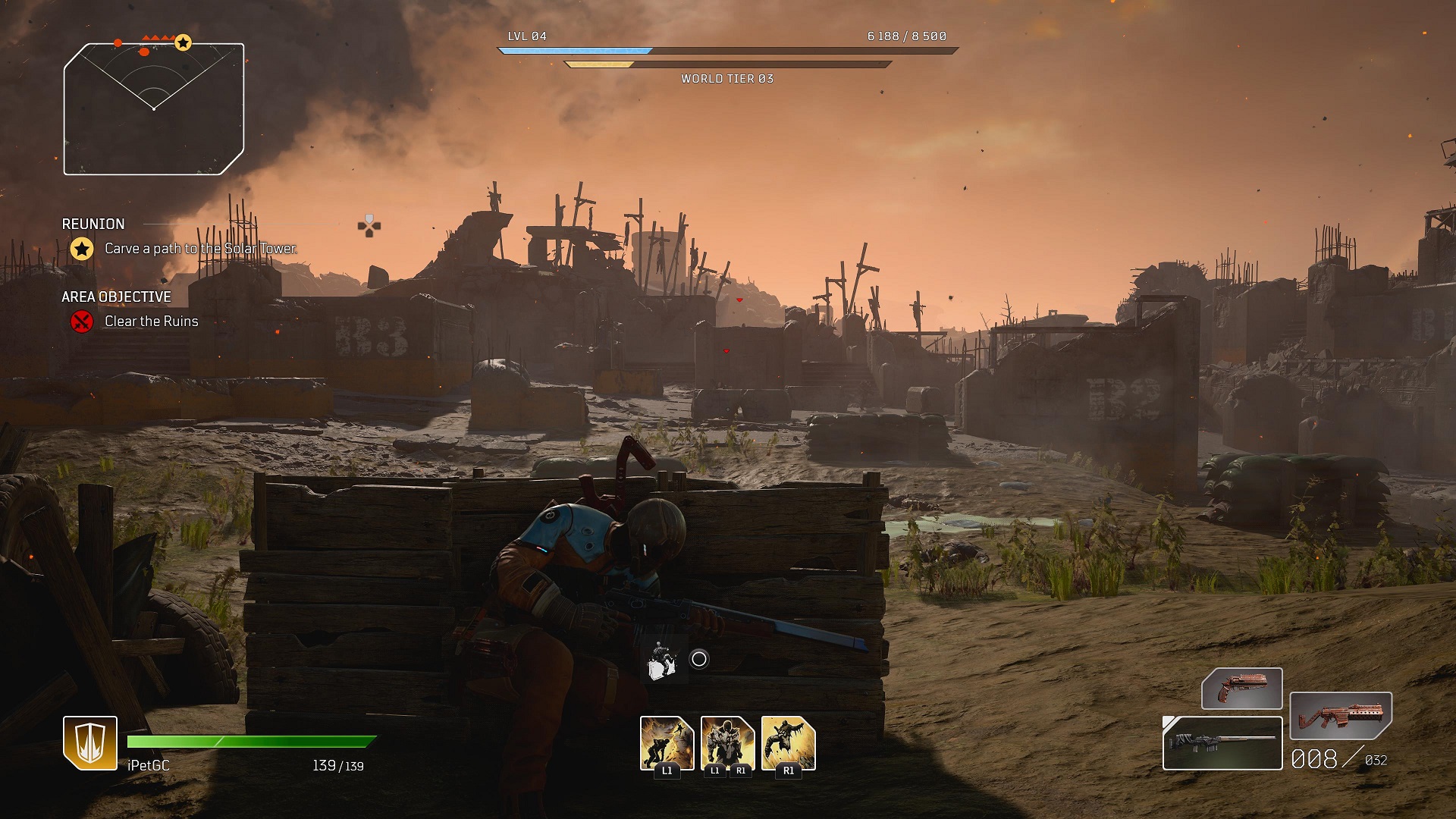This screenshot has width=1456, height=819.
Task: Activate the Gravity Leap skill icon
Action: click(788, 743)
